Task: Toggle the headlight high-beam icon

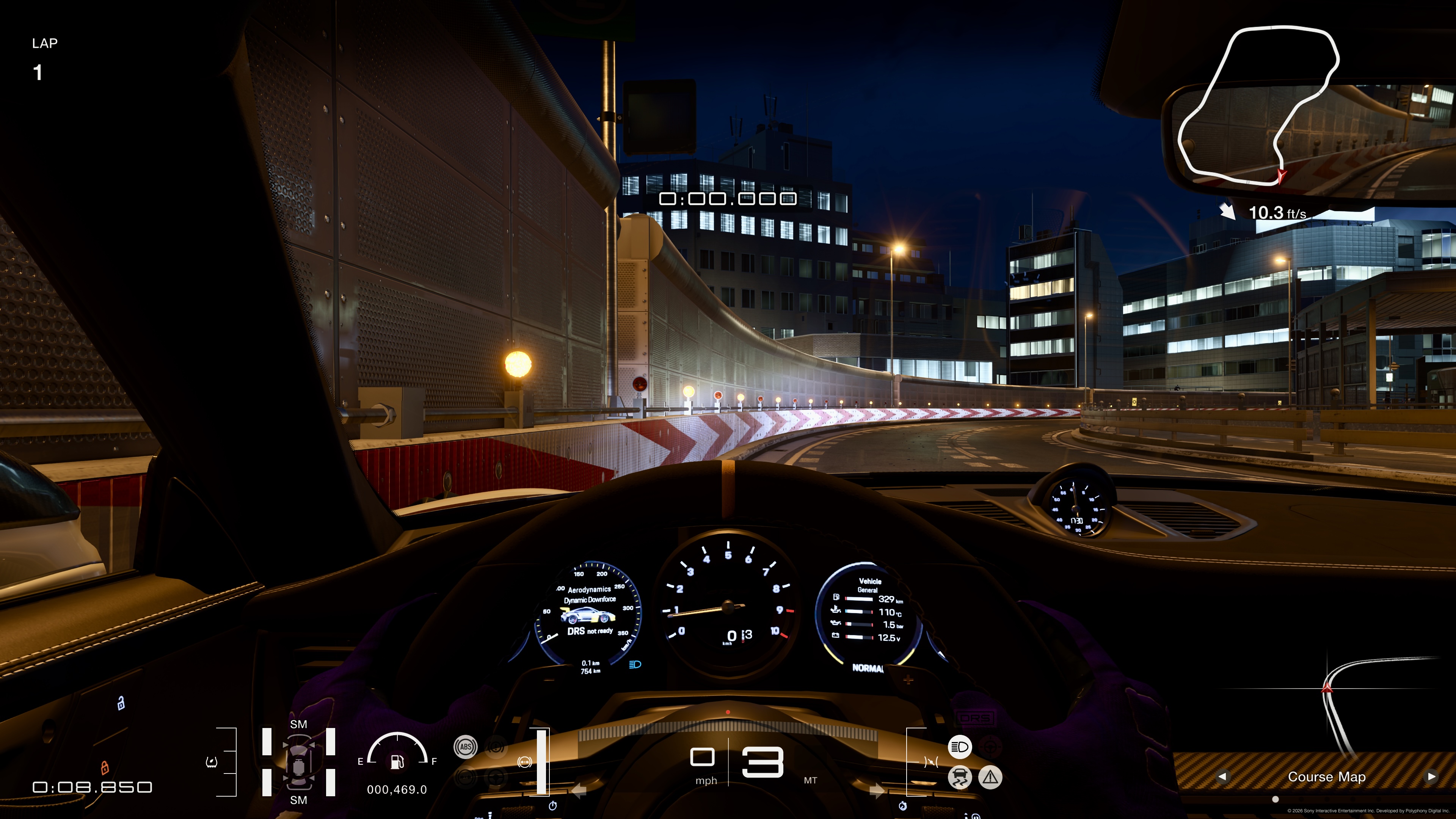Action: 959,747
